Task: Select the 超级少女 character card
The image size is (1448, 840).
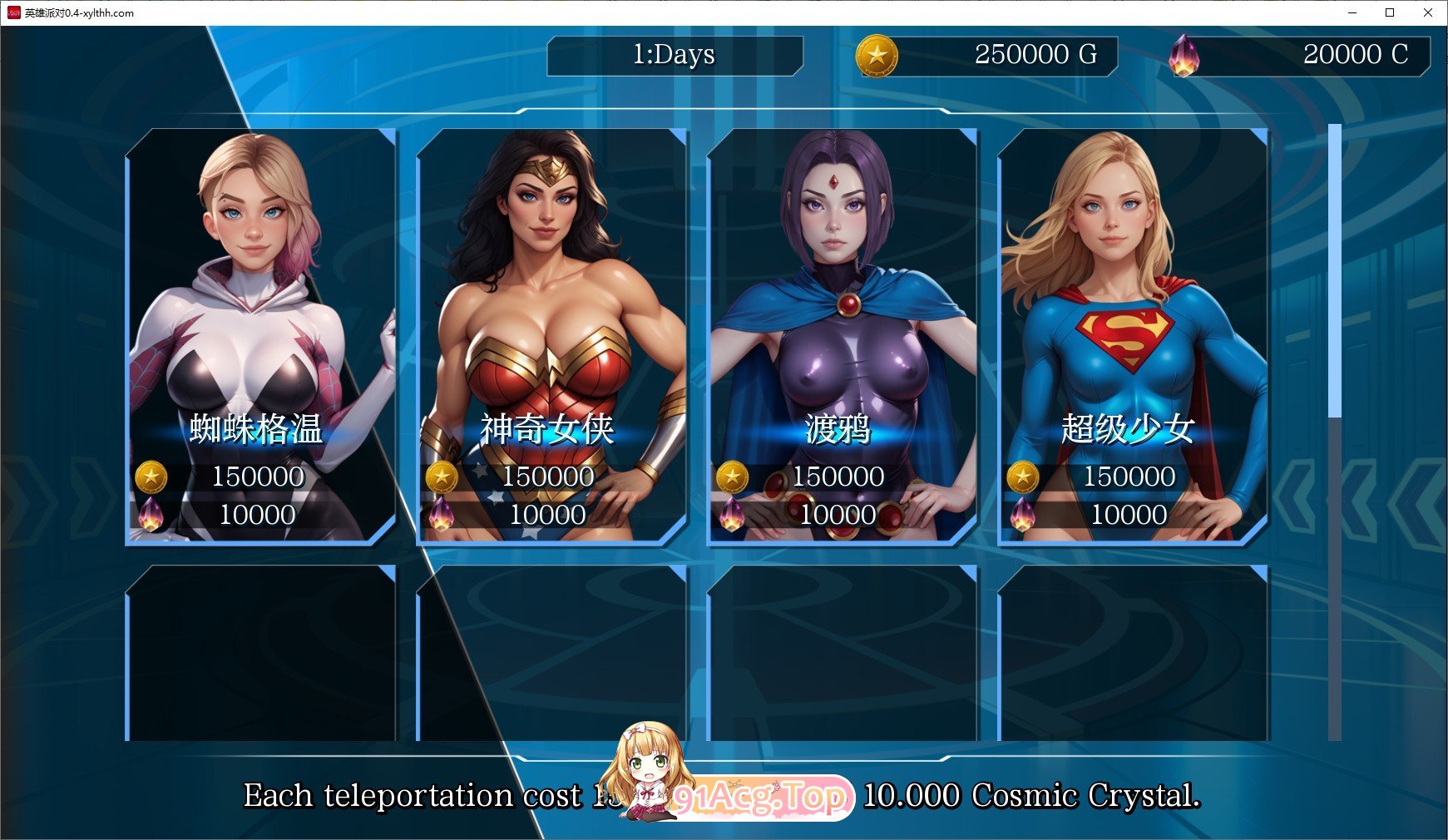Action: pos(1132,337)
